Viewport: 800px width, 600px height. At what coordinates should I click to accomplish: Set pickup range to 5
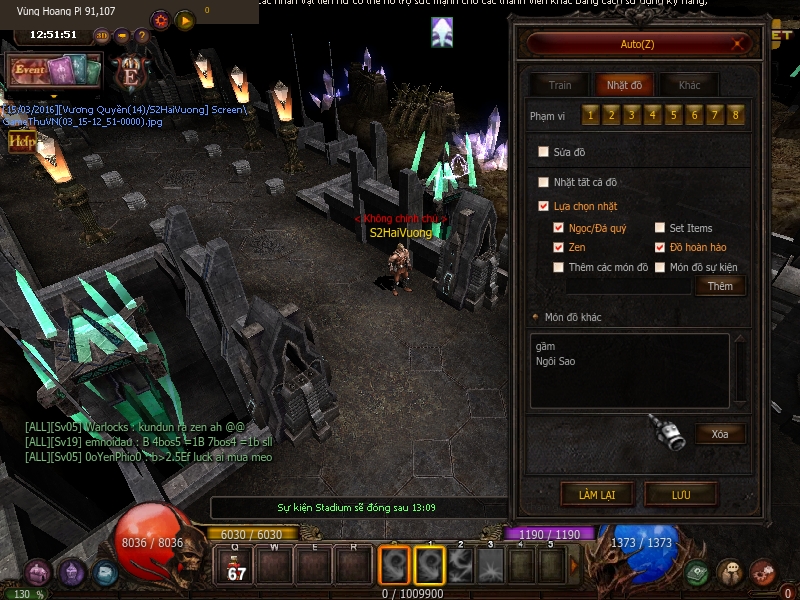[675, 116]
